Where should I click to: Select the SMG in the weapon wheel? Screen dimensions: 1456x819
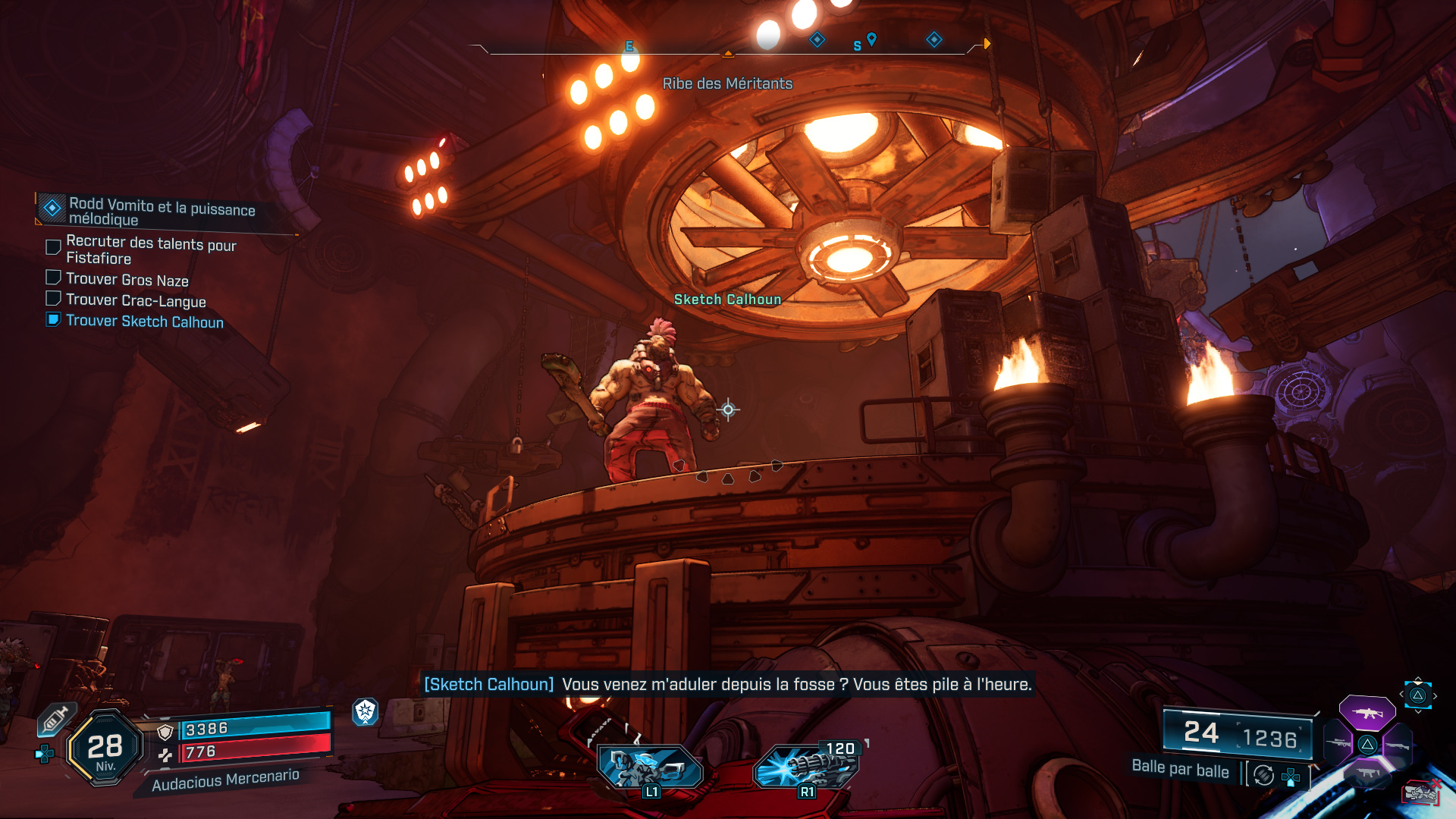pyautogui.click(x=1367, y=772)
